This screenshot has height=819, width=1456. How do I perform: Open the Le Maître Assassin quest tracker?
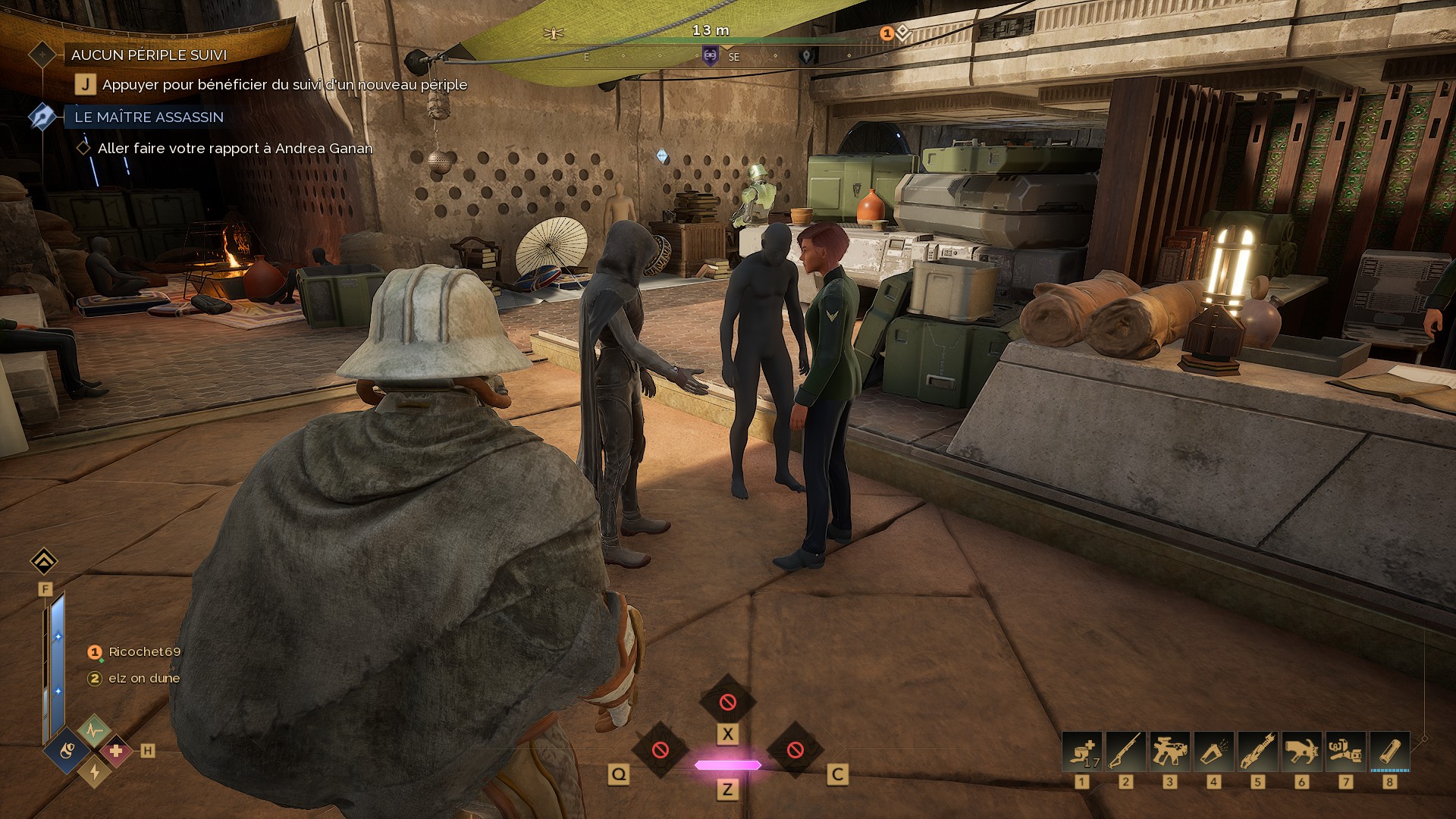point(149,117)
